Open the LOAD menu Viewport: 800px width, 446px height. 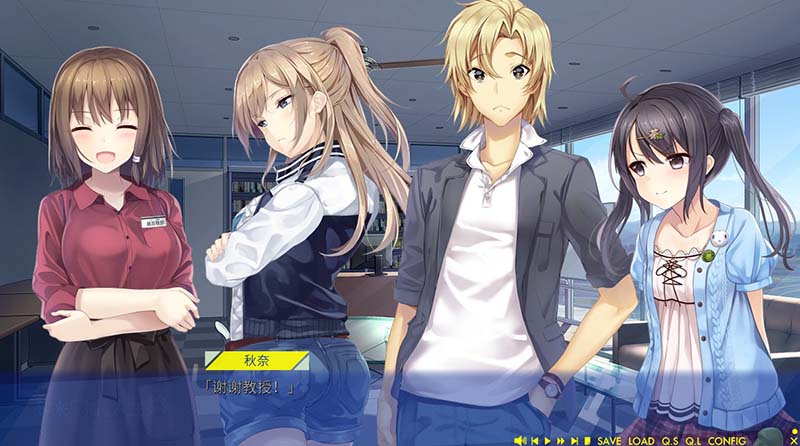coord(641,441)
